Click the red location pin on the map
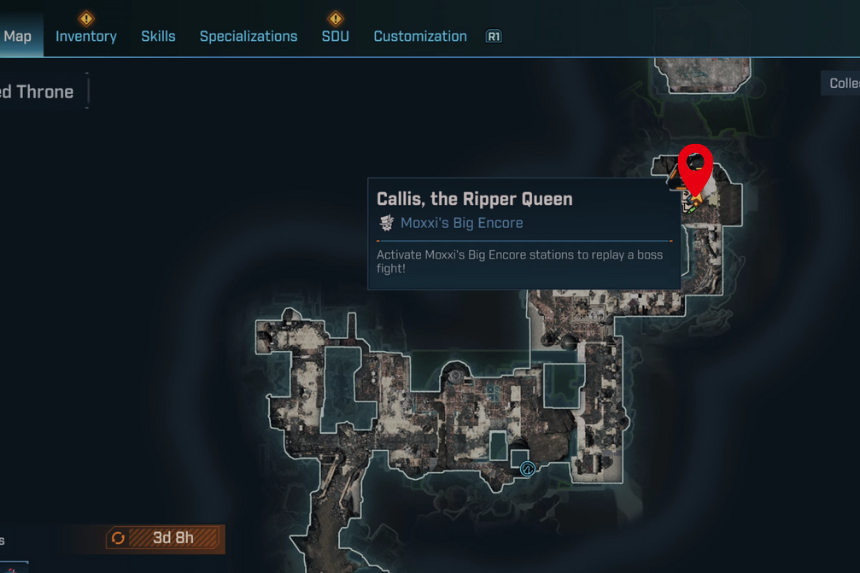The width and height of the screenshot is (860, 573). pyautogui.click(x=695, y=165)
